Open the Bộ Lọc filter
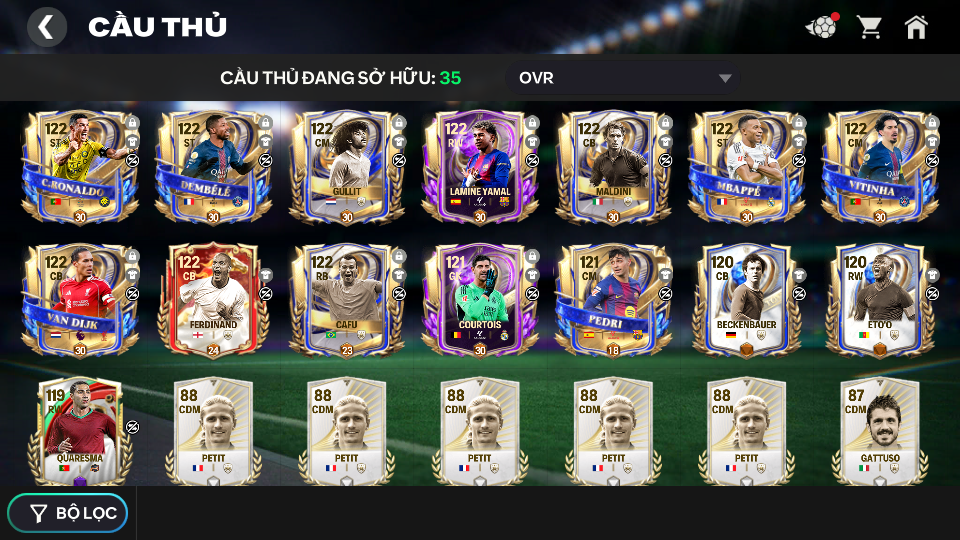Image resolution: width=960 pixels, height=540 pixels. [68, 513]
